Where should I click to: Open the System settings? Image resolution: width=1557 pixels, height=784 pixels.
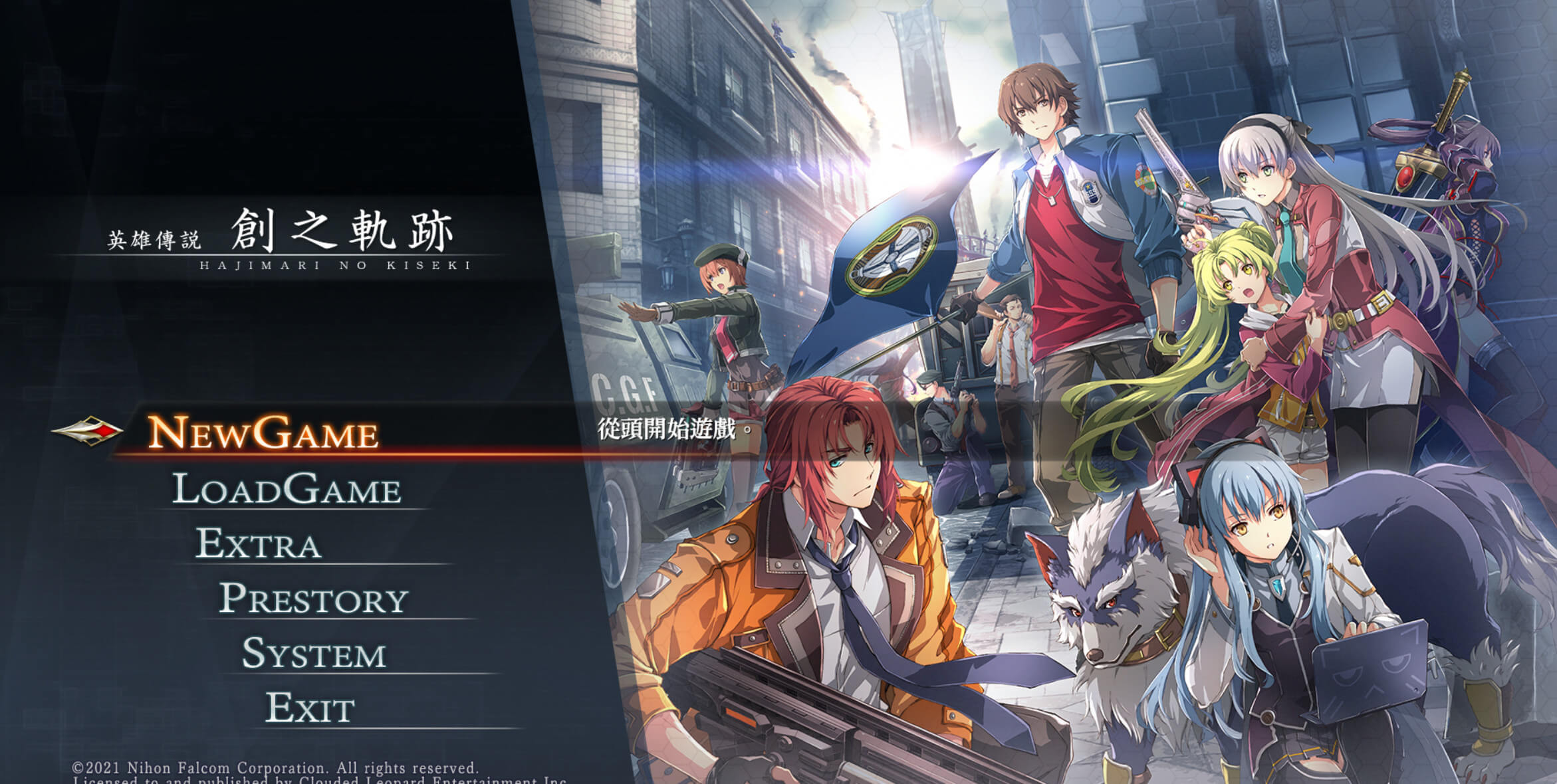click(313, 654)
